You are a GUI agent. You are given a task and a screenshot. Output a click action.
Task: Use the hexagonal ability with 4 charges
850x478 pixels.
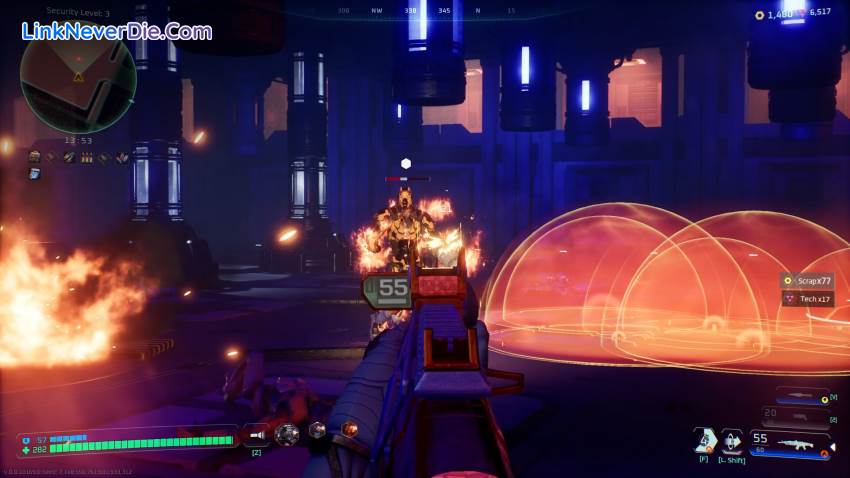click(705, 439)
